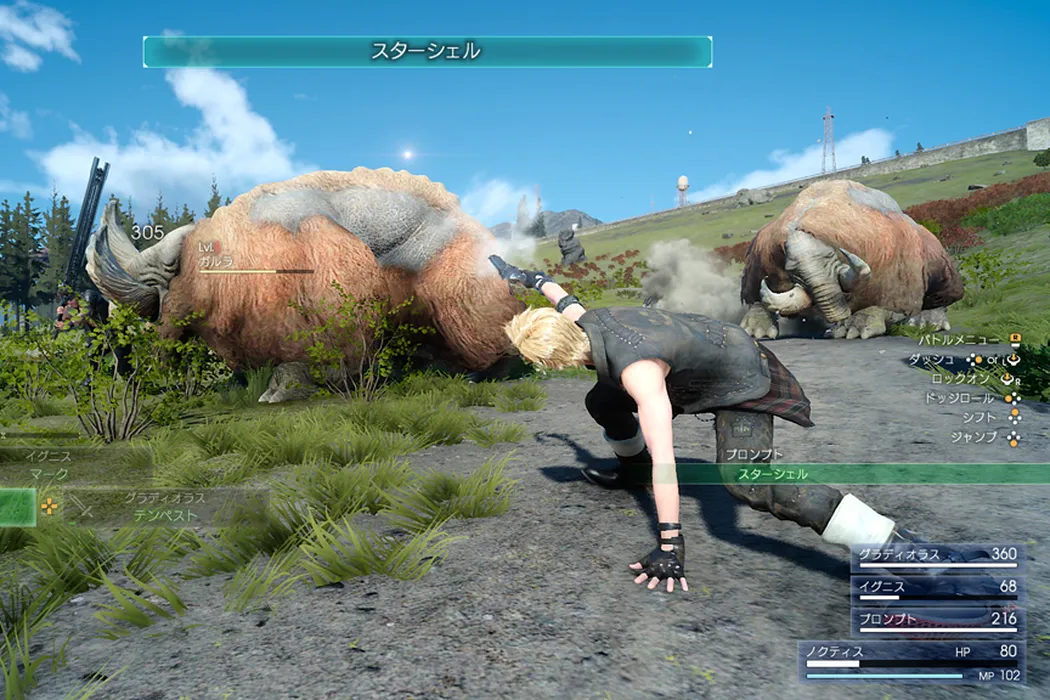Choose the プロンプト party status row

936,620
